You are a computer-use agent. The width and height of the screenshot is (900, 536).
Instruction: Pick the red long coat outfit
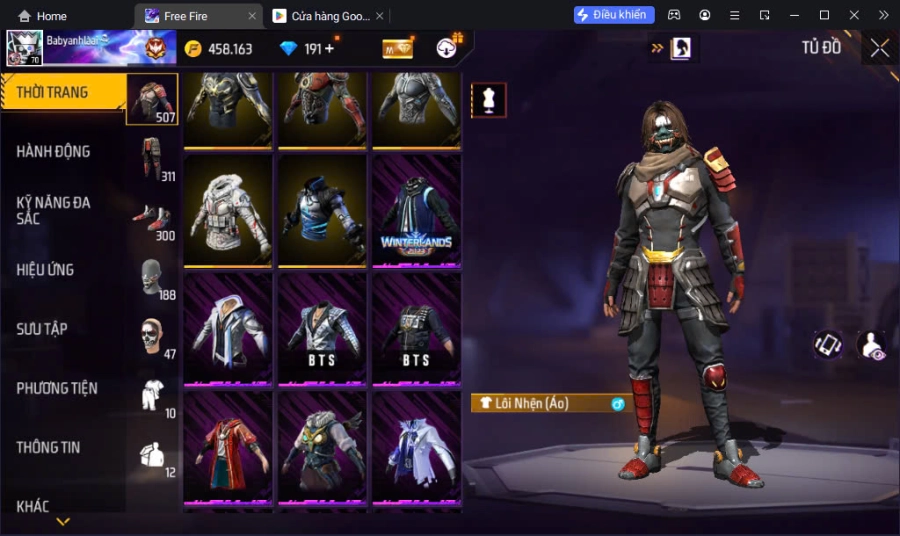(x=228, y=445)
